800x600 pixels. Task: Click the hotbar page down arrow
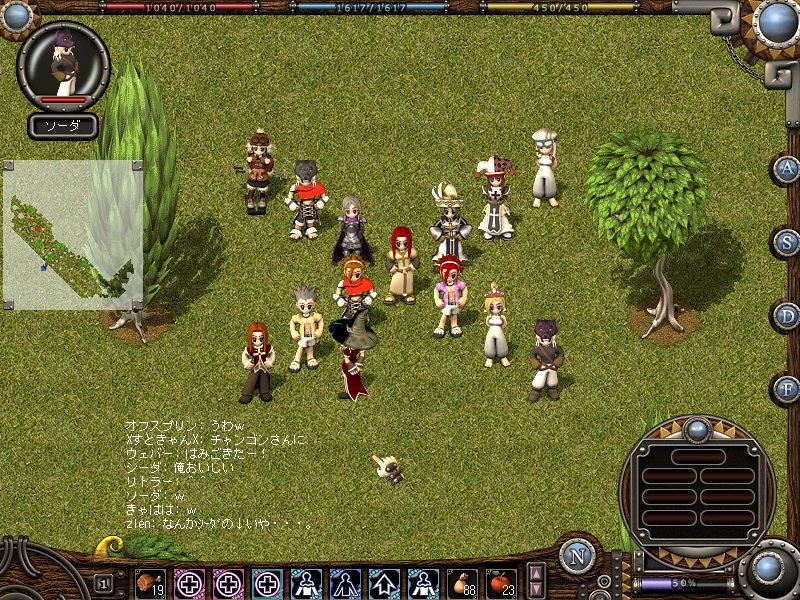[537, 590]
